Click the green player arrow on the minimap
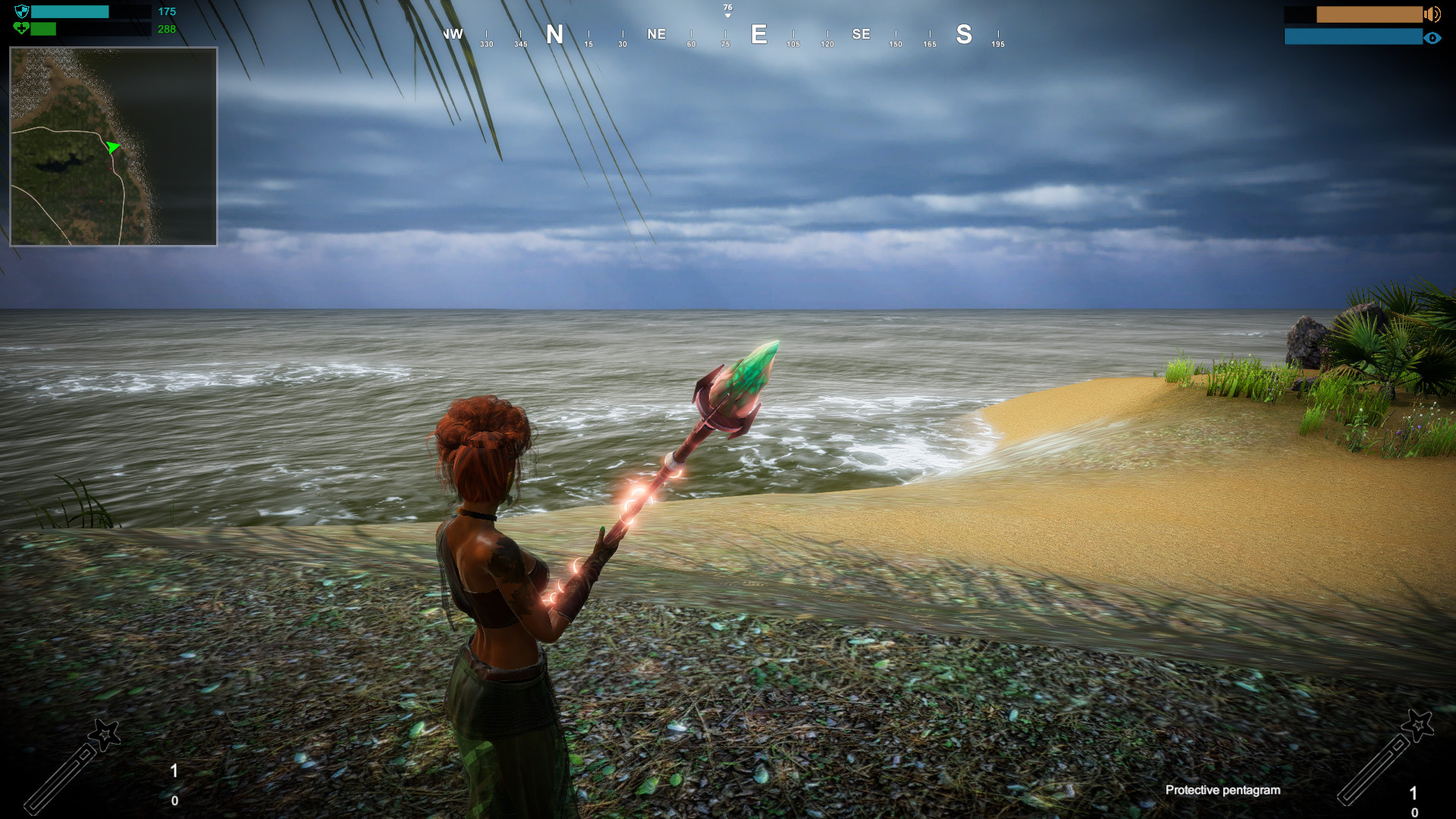 point(112,149)
